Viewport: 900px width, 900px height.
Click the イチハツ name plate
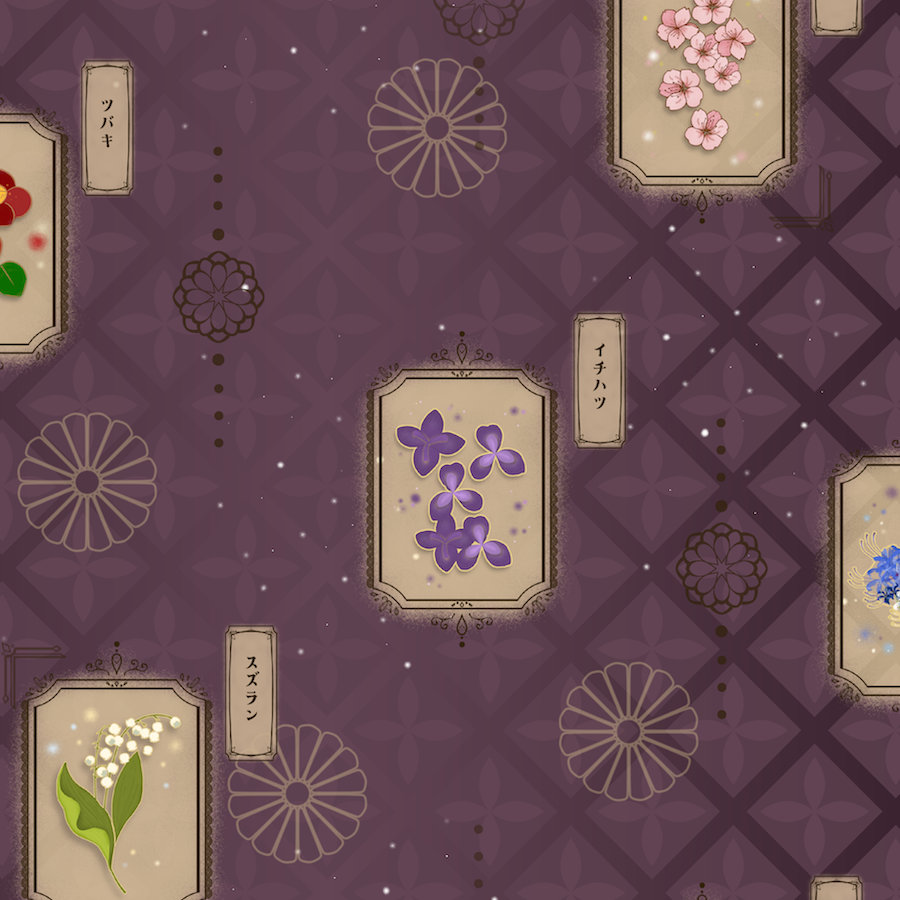599,380
